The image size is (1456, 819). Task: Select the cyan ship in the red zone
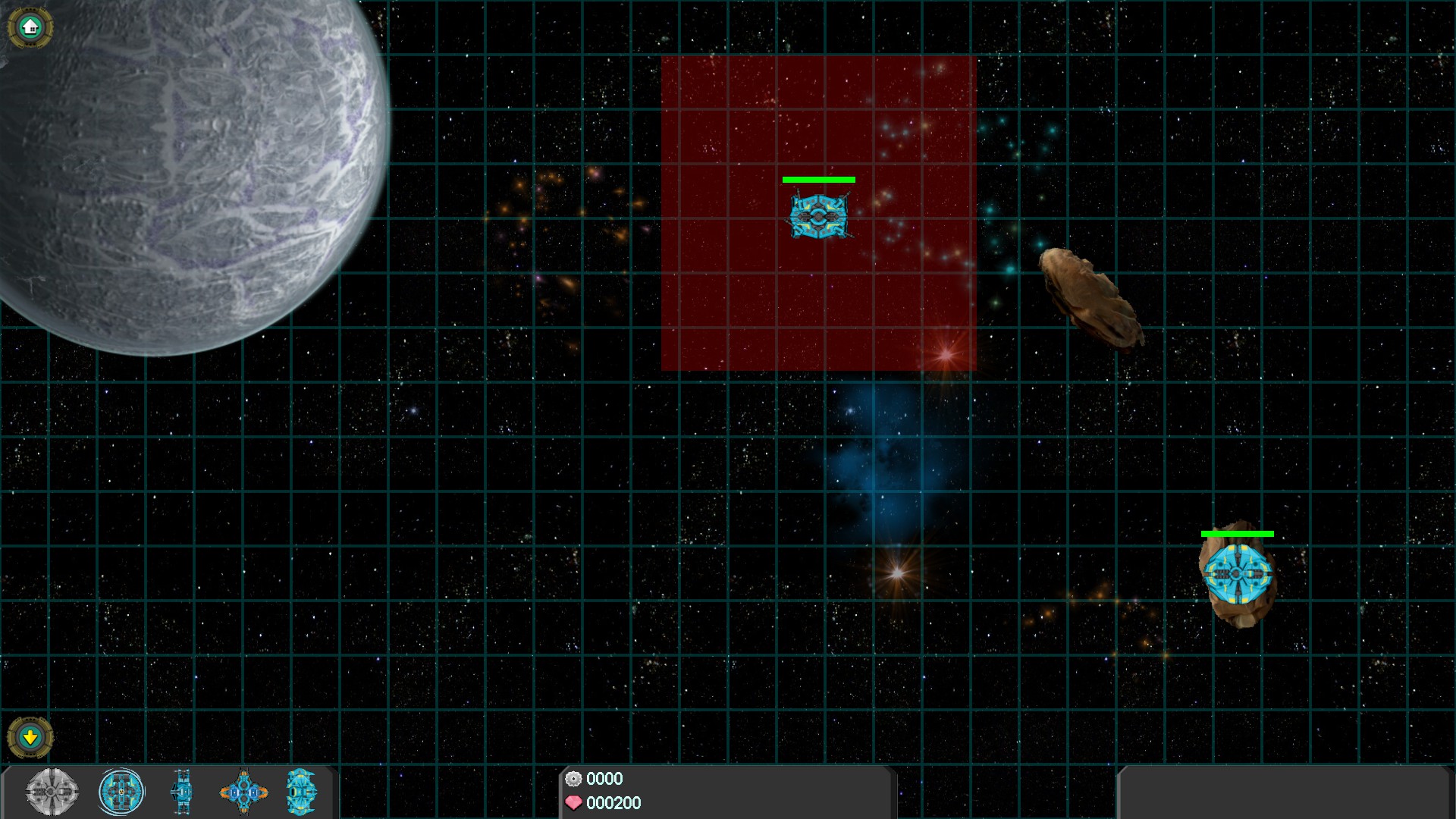click(x=817, y=216)
